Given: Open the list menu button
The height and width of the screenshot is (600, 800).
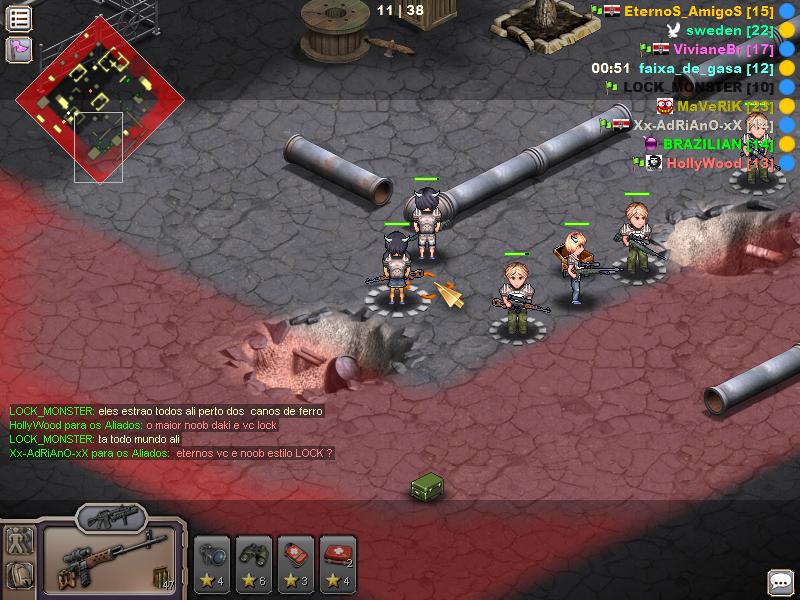Looking at the screenshot, I should [19, 18].
